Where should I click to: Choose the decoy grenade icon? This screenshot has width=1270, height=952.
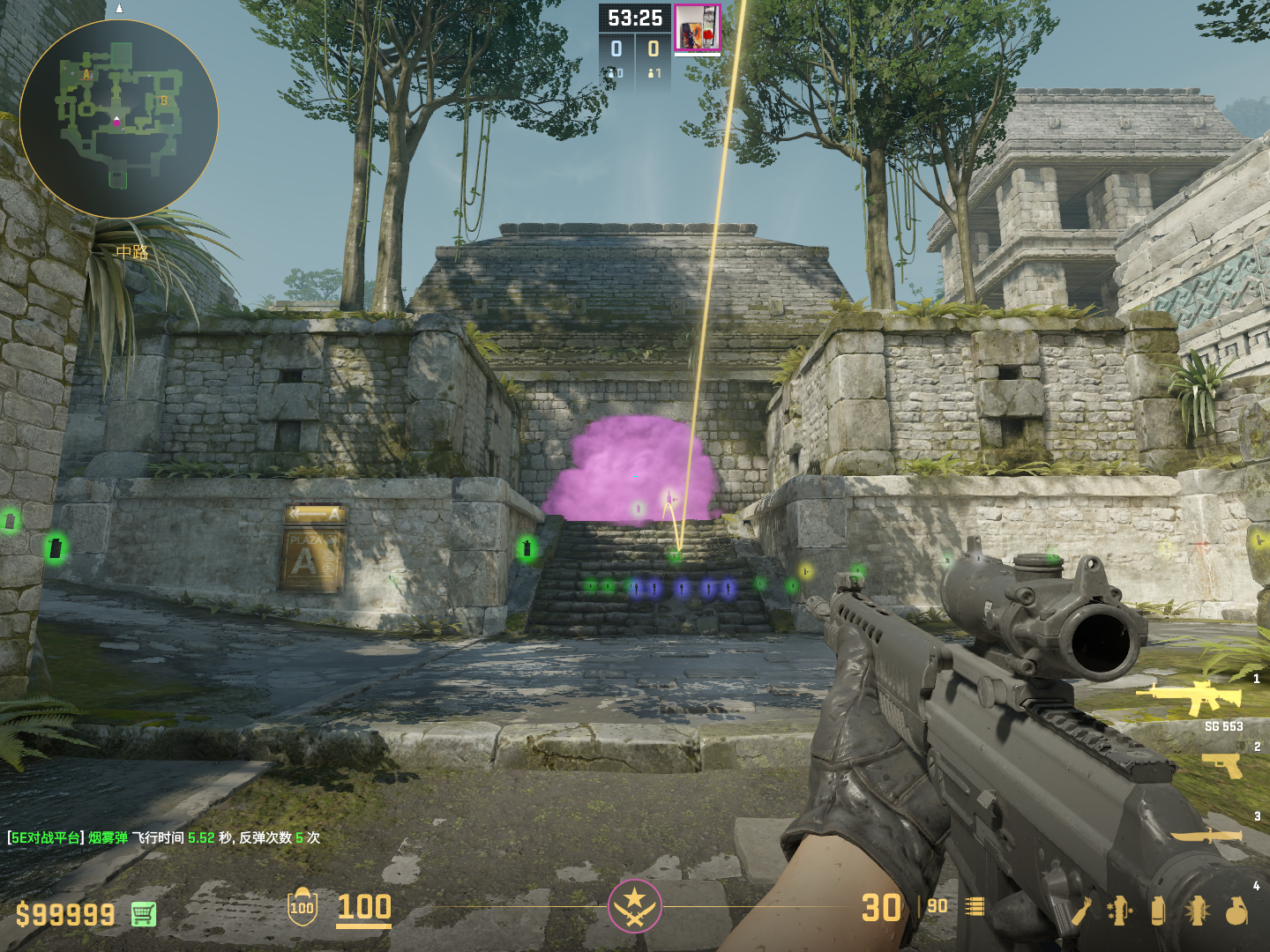click(x=1119, y=911)
